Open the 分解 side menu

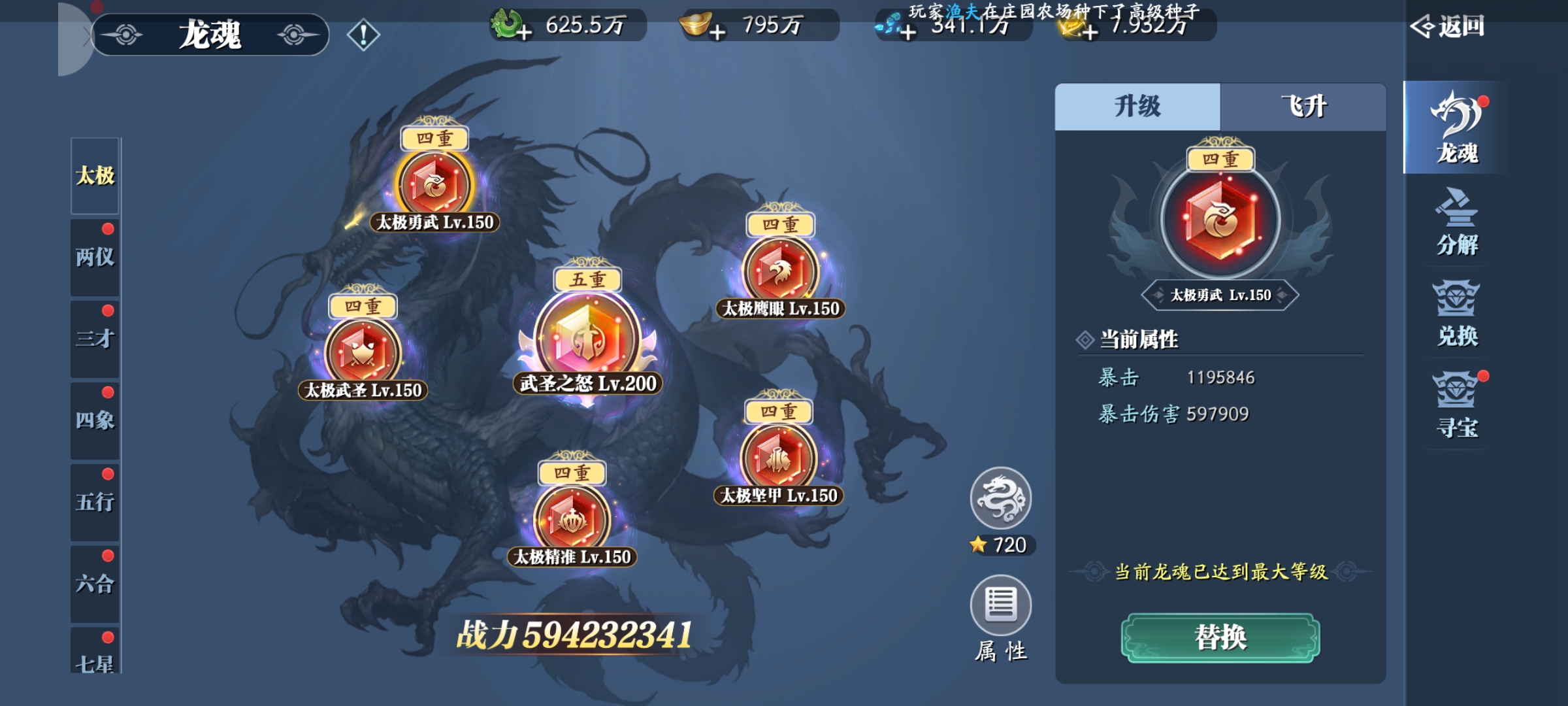pyautogui.click(x=1456, y=222)
